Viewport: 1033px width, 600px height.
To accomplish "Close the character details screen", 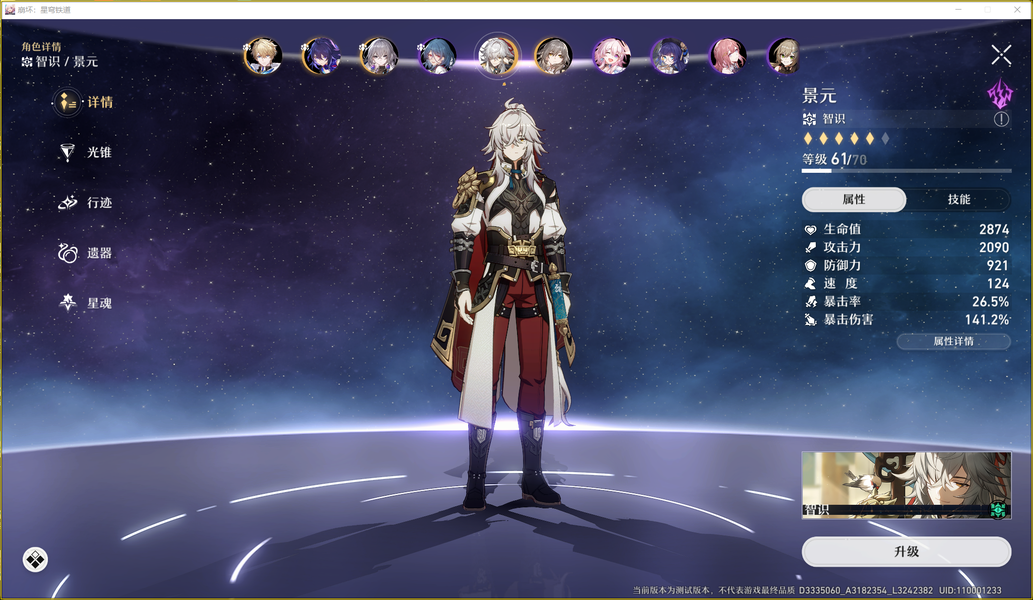I will [1001, 55].
